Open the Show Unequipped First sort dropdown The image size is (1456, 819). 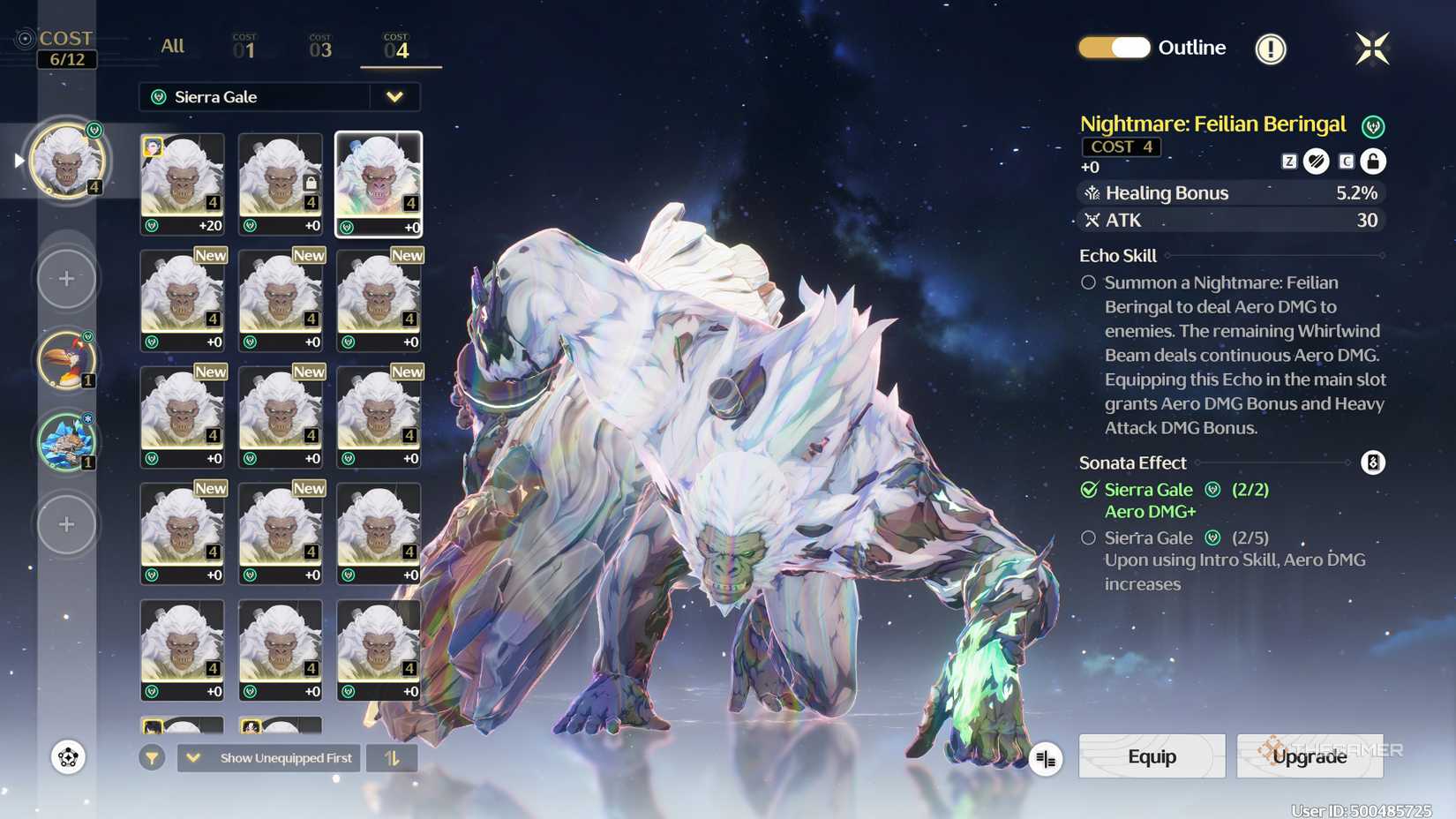pos(269,758)
